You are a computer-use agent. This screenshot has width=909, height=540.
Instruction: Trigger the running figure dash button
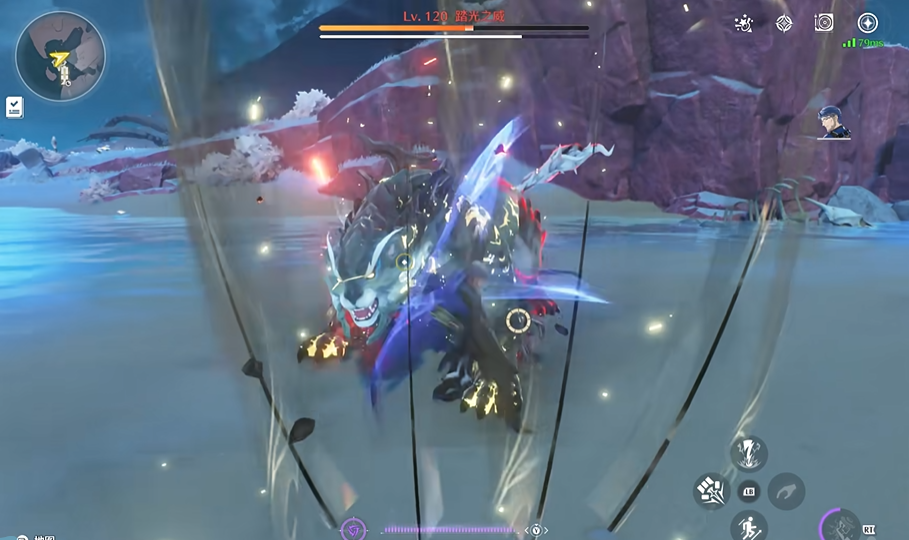click(x=748, y=525)
